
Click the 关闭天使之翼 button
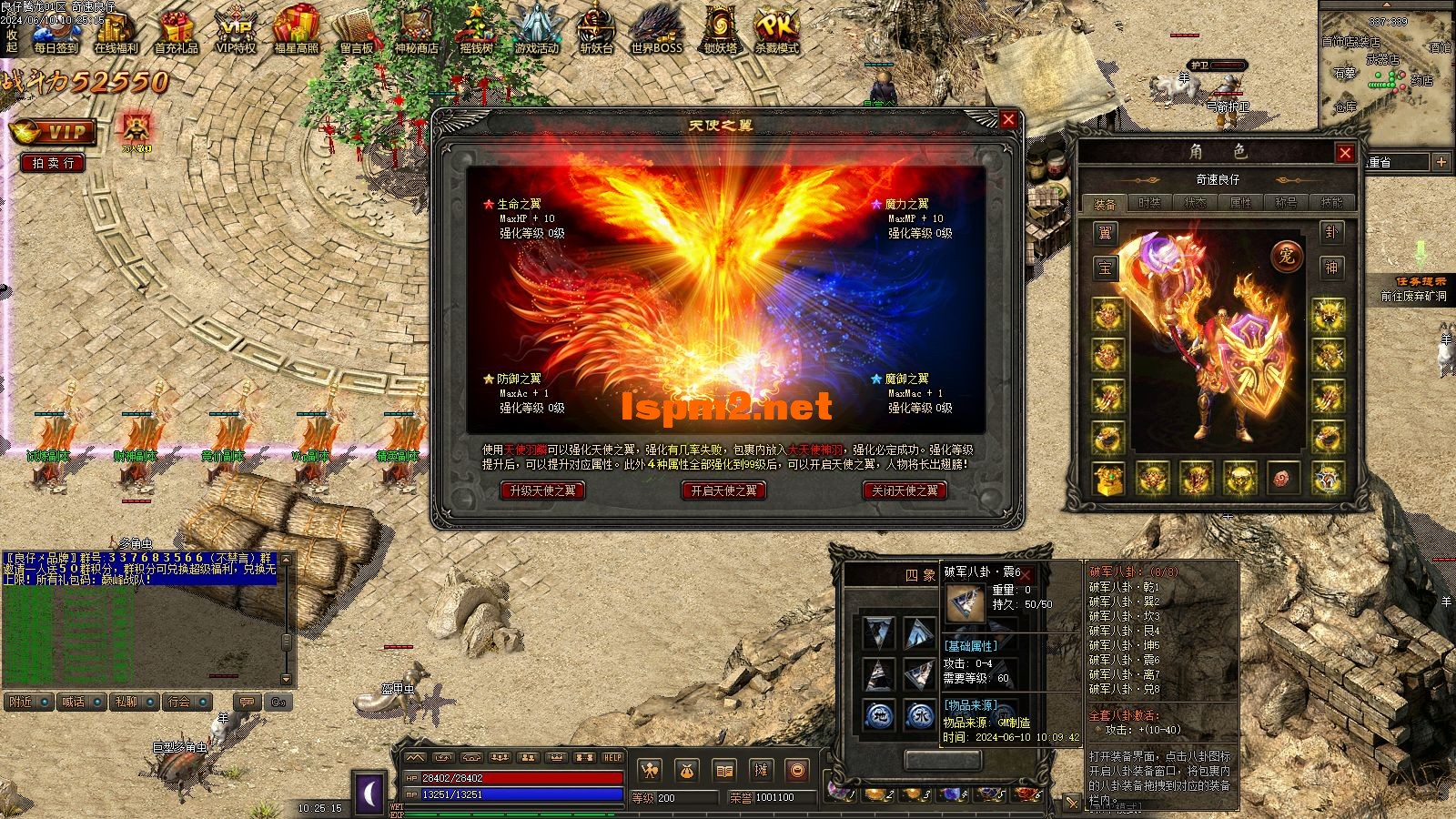(x=905, y=490)
